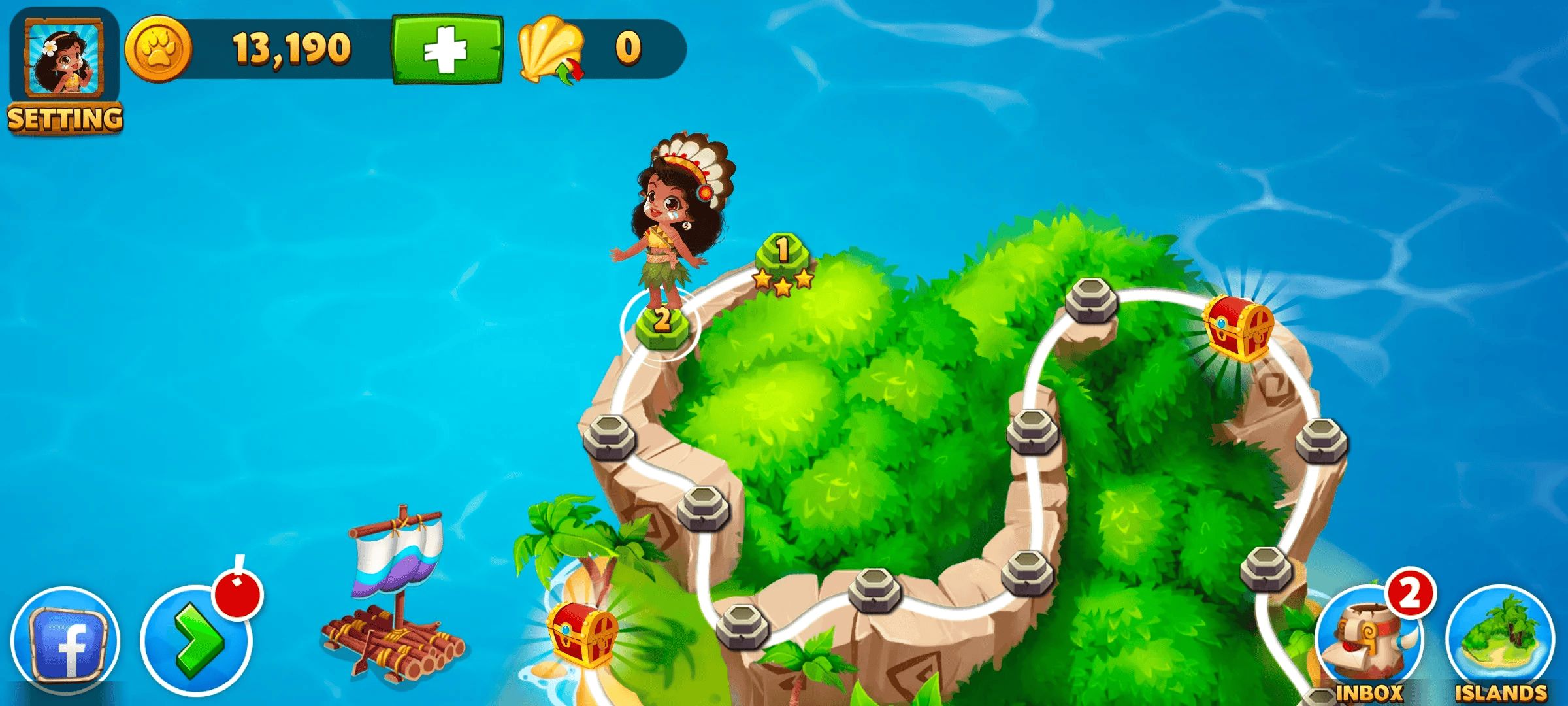The height and width of the screenshot is (706, 1568).
Task: Tap the green arrow button with red badge
Action: (x=196, y=642)
